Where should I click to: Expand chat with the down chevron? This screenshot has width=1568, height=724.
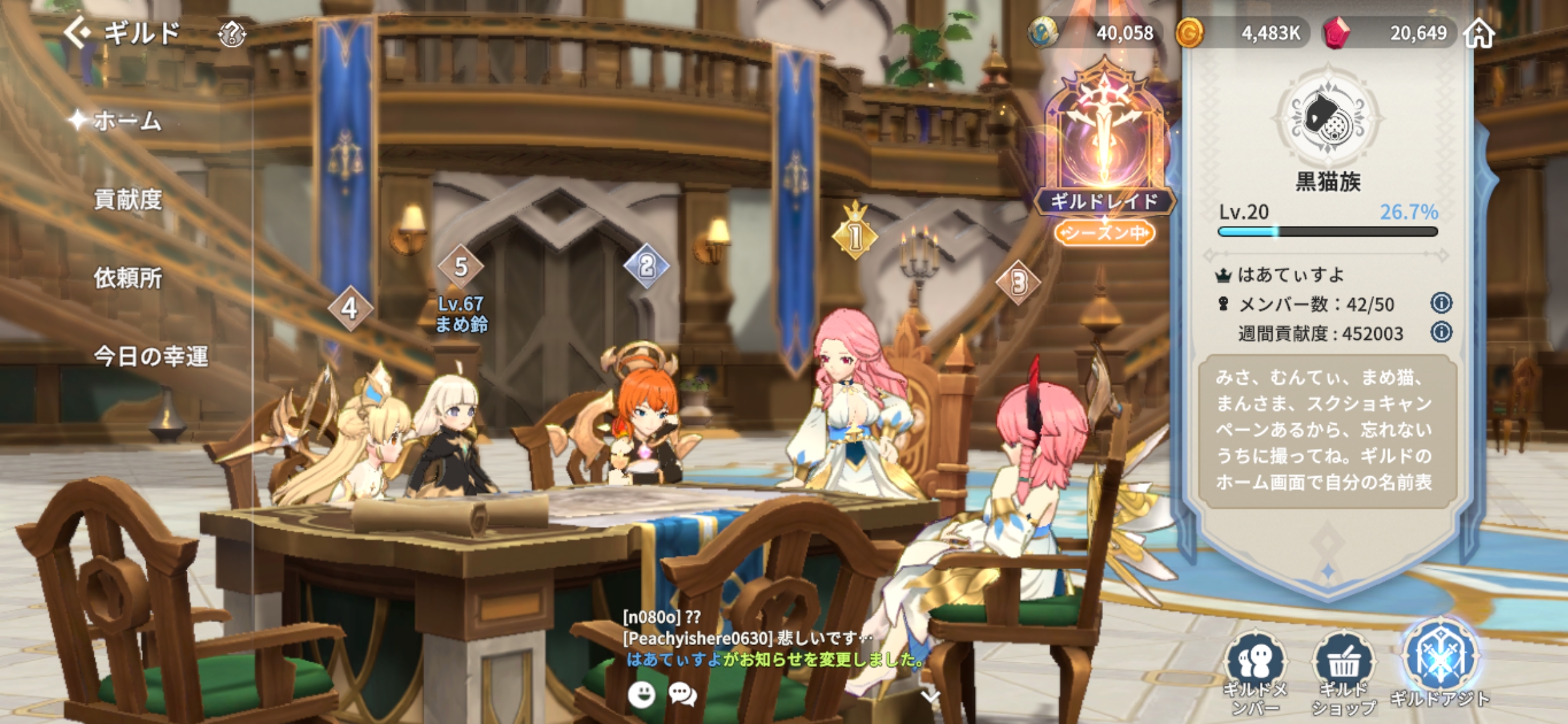[929, 697]
